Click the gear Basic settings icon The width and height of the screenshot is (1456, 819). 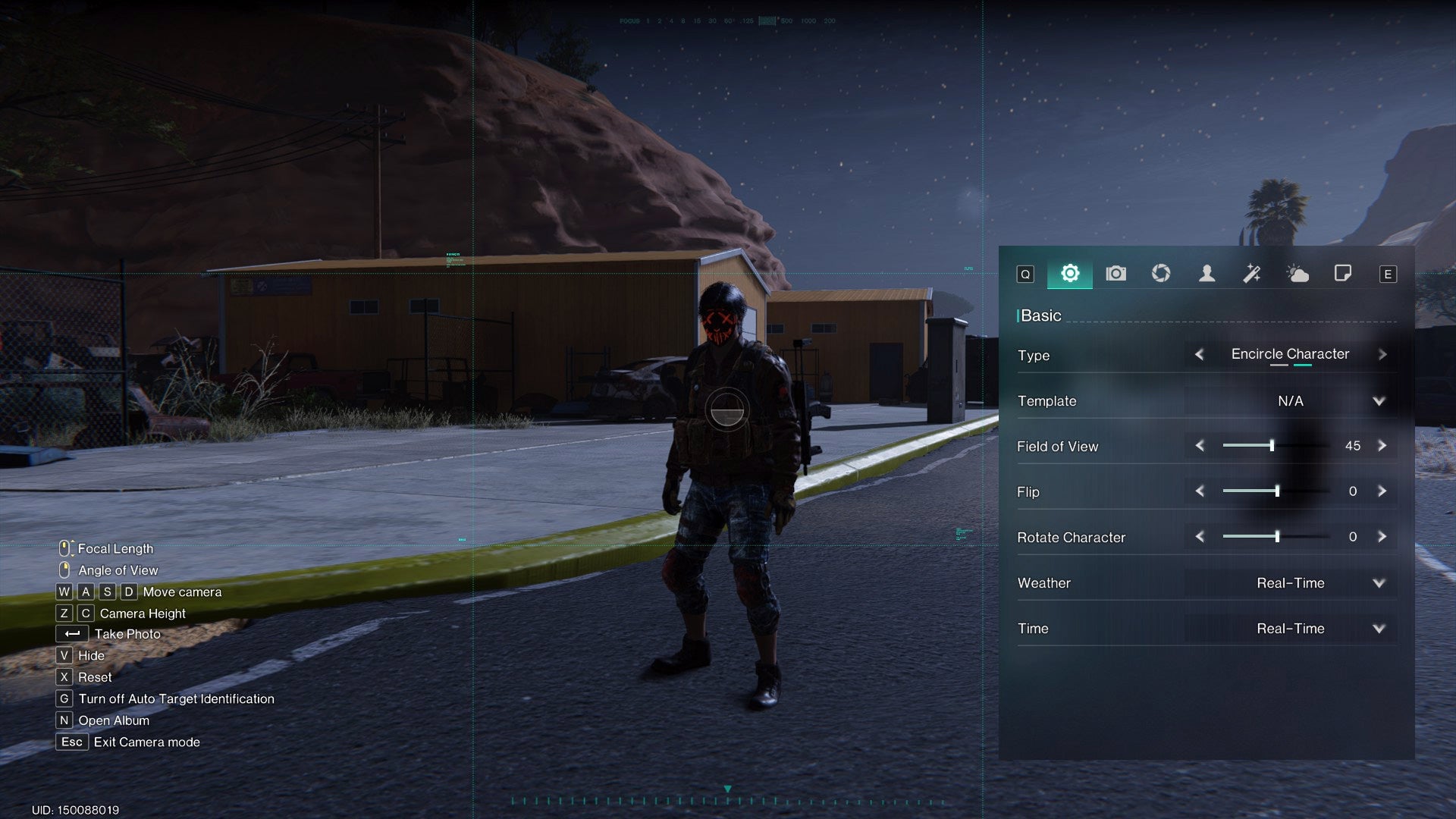[1069, 274]
